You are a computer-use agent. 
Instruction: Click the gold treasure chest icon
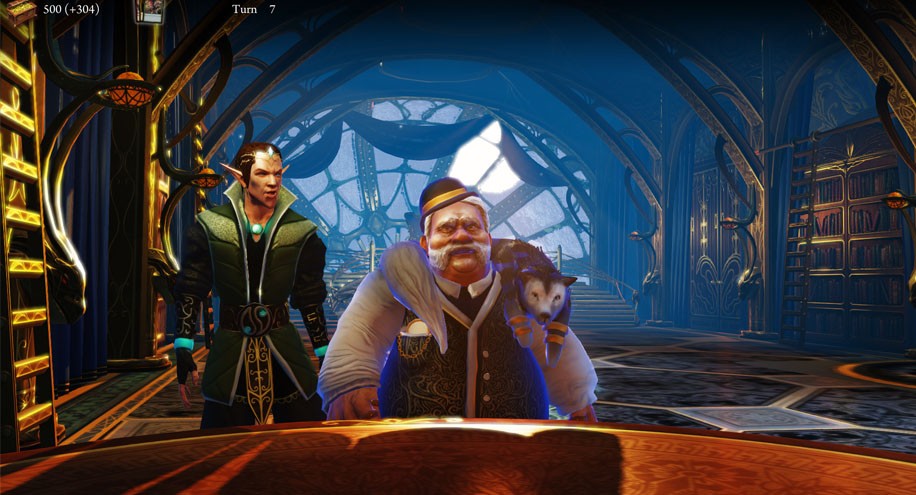[22, 9]
